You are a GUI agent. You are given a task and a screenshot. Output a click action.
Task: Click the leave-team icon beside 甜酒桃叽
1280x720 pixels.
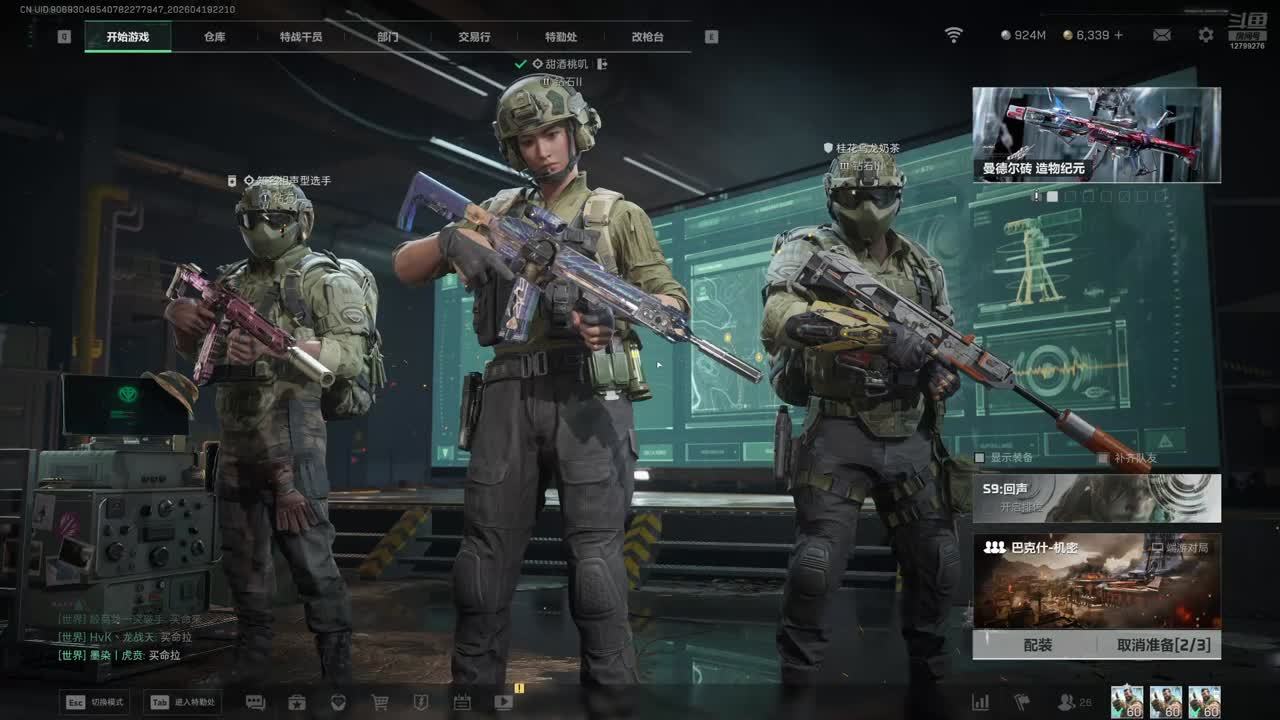pyautogui.click(x=602, y=64)
